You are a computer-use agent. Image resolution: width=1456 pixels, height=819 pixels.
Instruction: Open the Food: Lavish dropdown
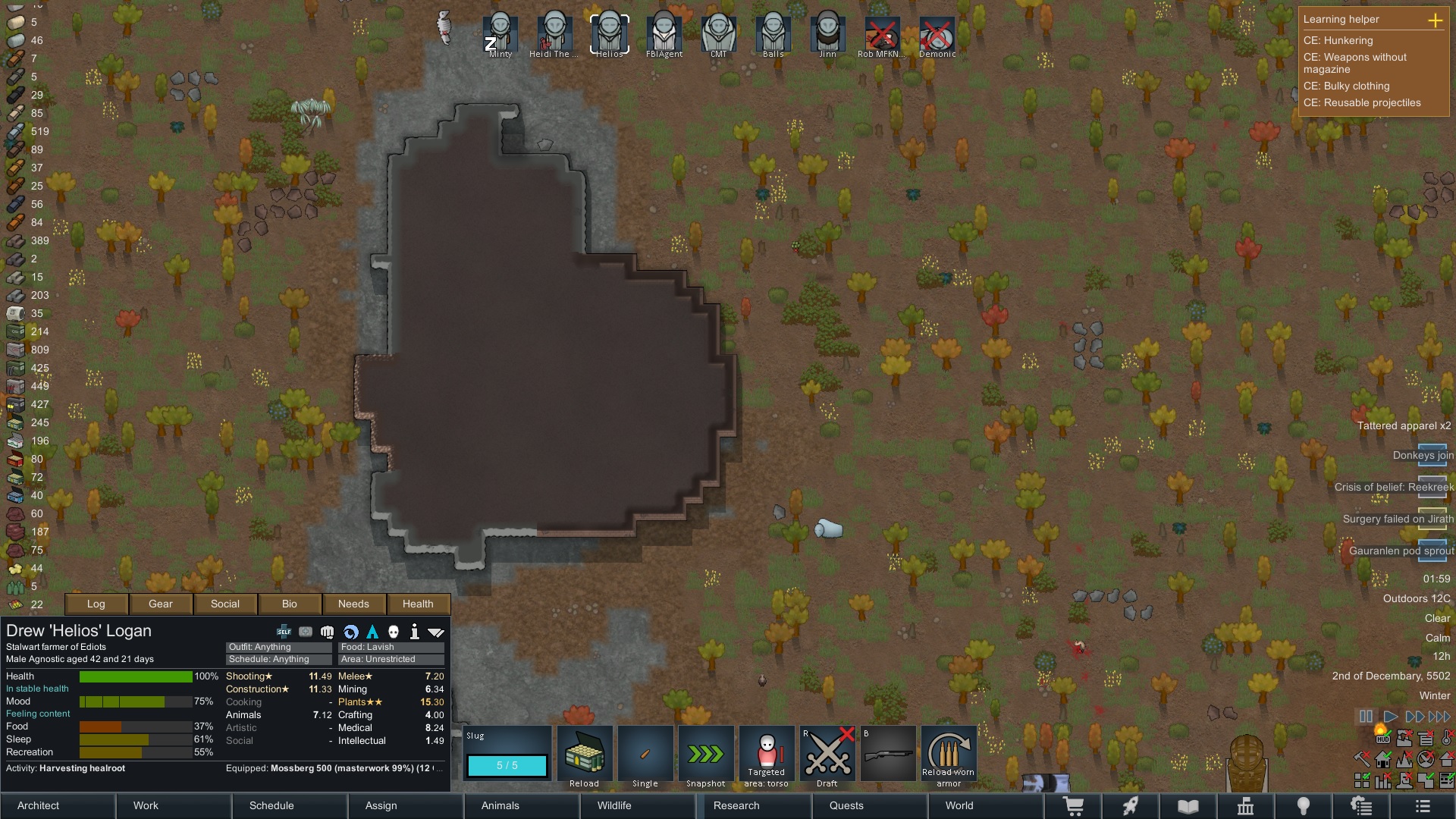coord(391,647)
